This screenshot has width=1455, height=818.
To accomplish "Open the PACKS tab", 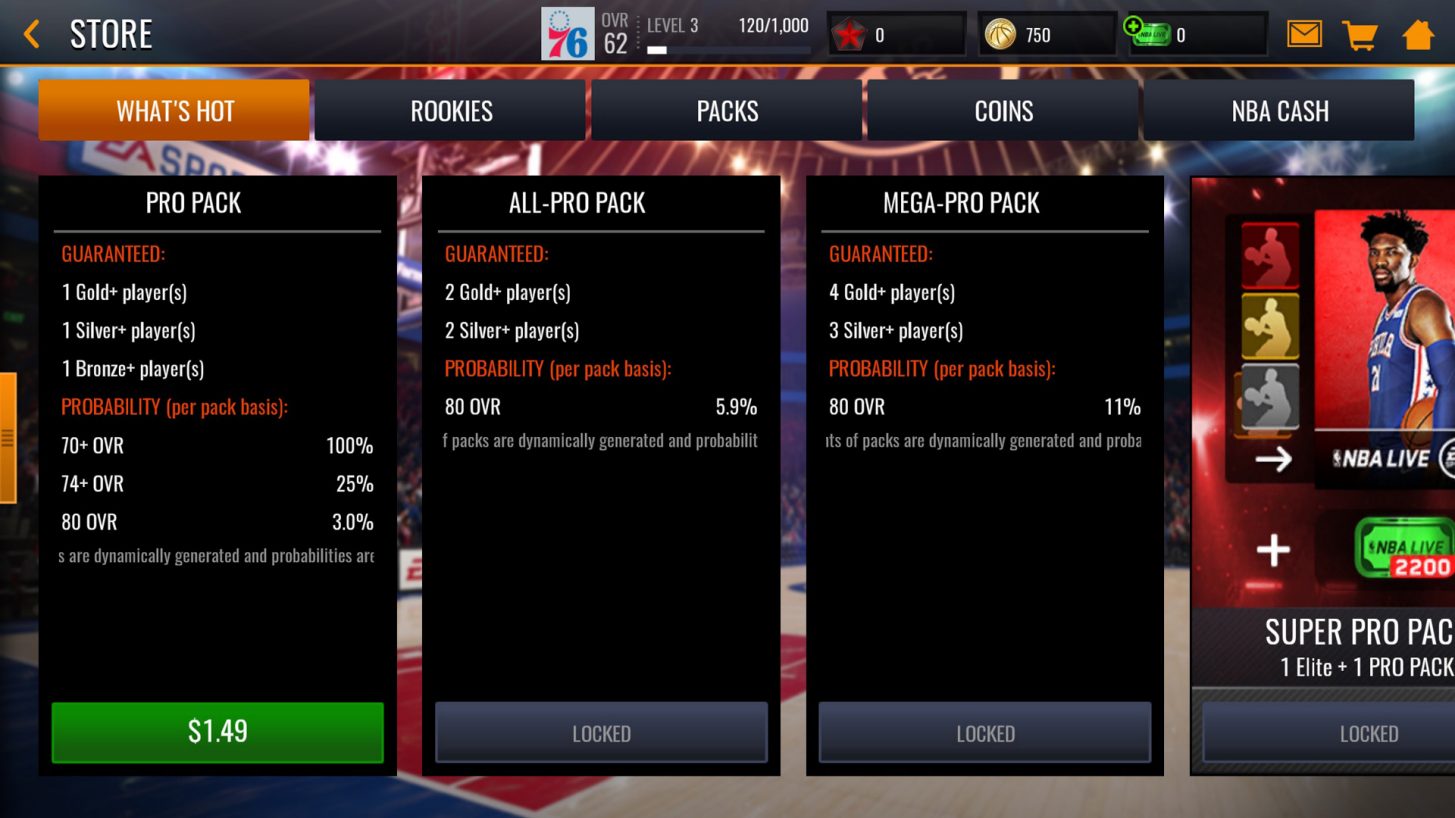I will coord(726,110).
